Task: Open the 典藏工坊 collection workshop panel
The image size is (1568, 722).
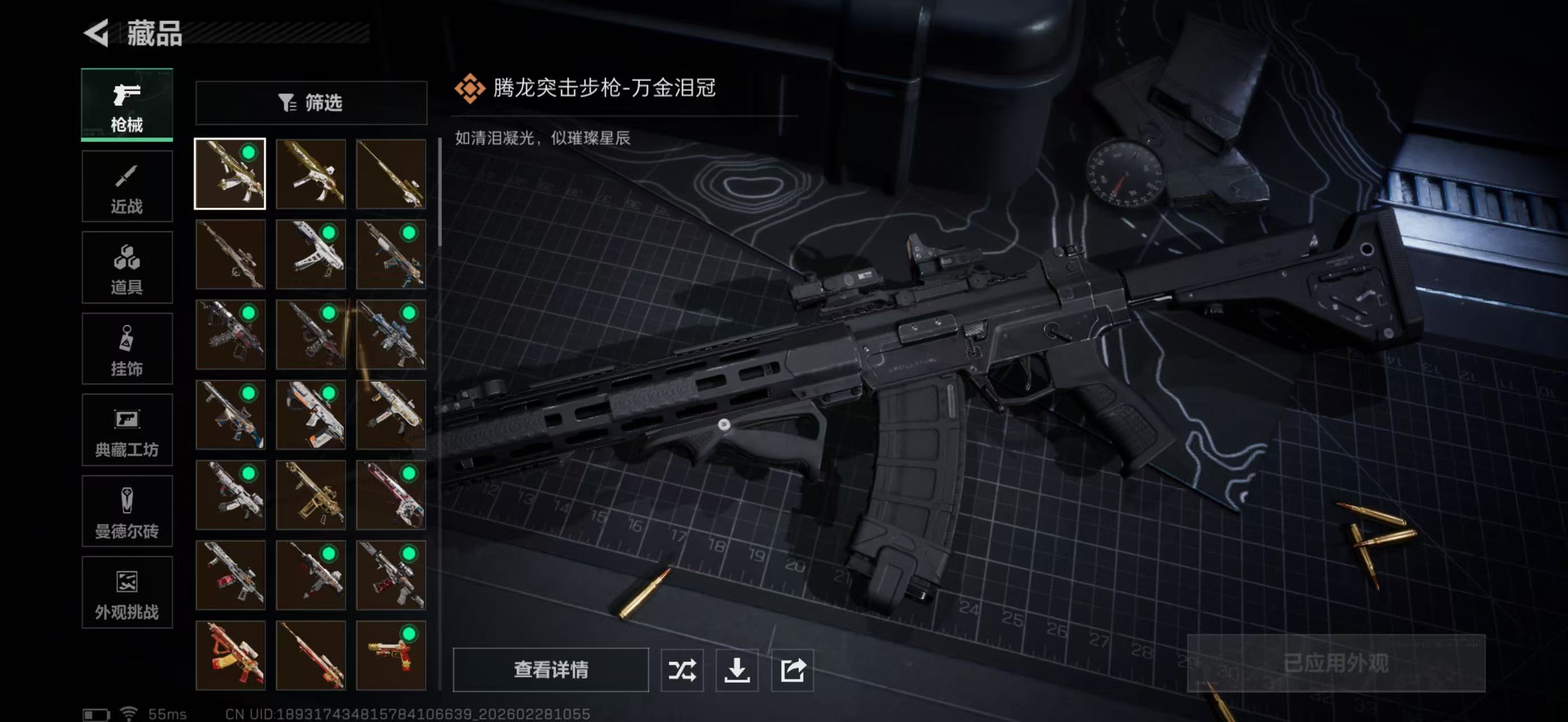Action: tap(128, 430)
